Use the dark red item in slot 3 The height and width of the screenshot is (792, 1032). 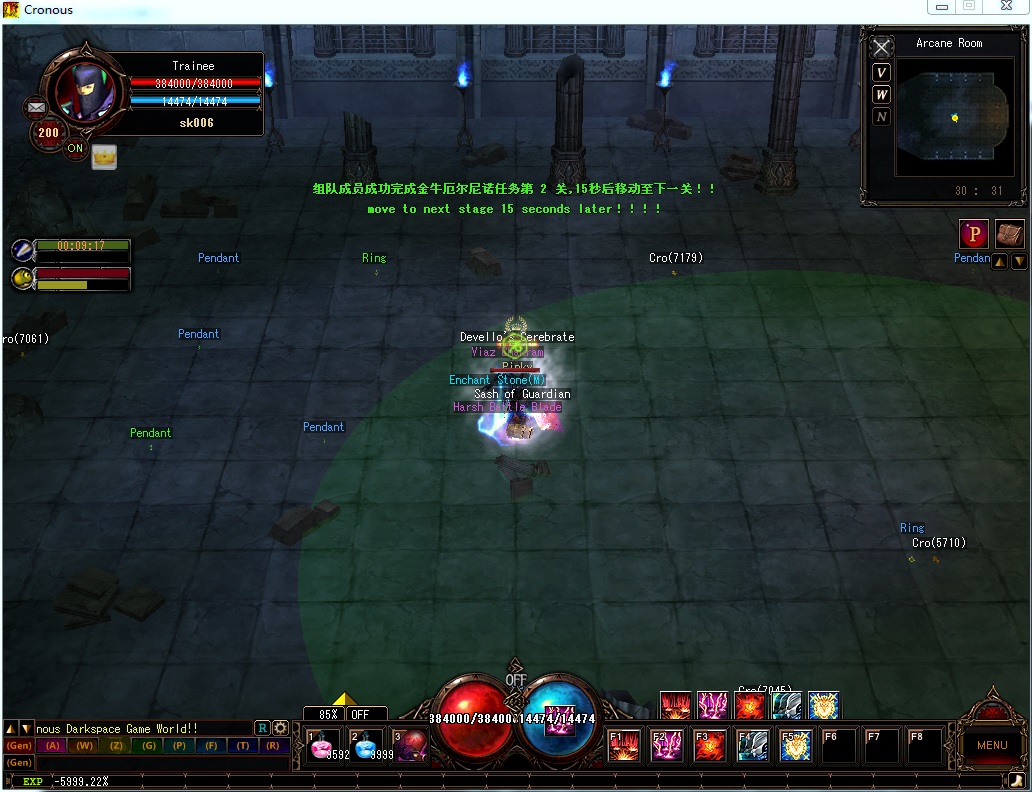[411, 746]
